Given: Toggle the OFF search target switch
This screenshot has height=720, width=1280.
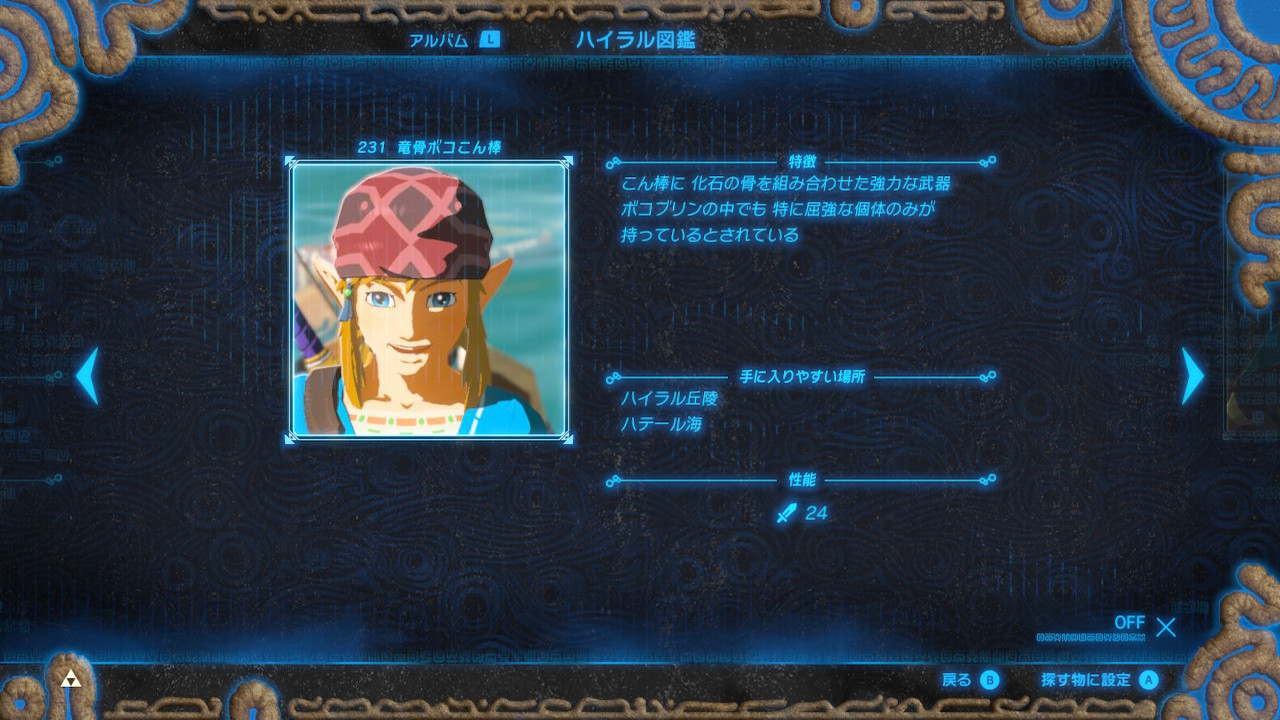Looking at the screenshot, I should coord(1131,623).
